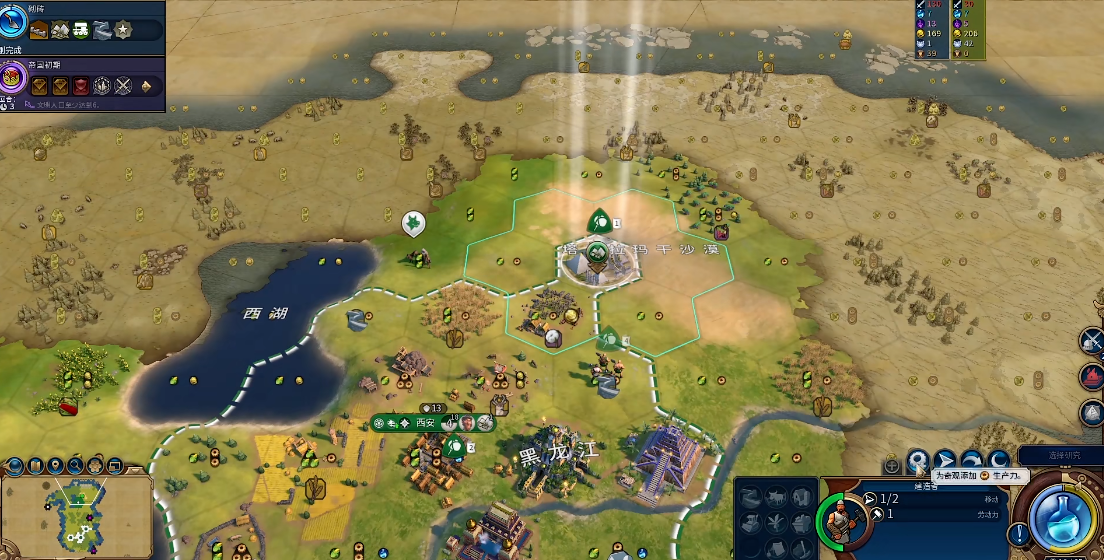Click the move-to arrow unit action

[x=944, y=461]
